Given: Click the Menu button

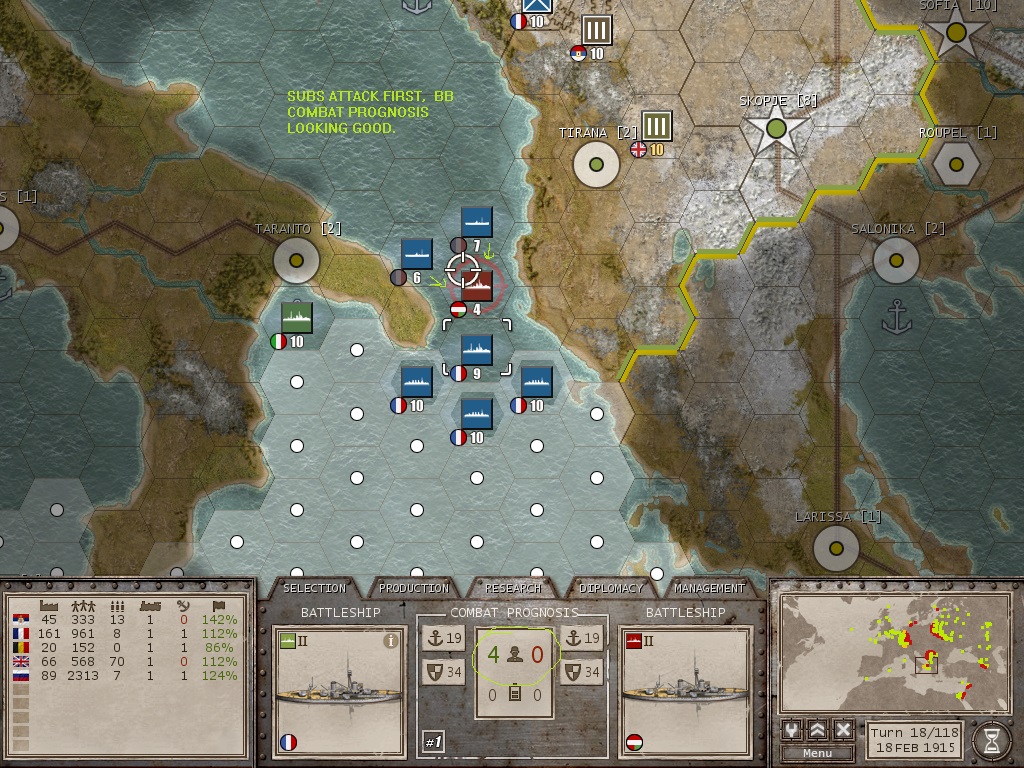Looking at the screenshot, I should tap(817, 753).
